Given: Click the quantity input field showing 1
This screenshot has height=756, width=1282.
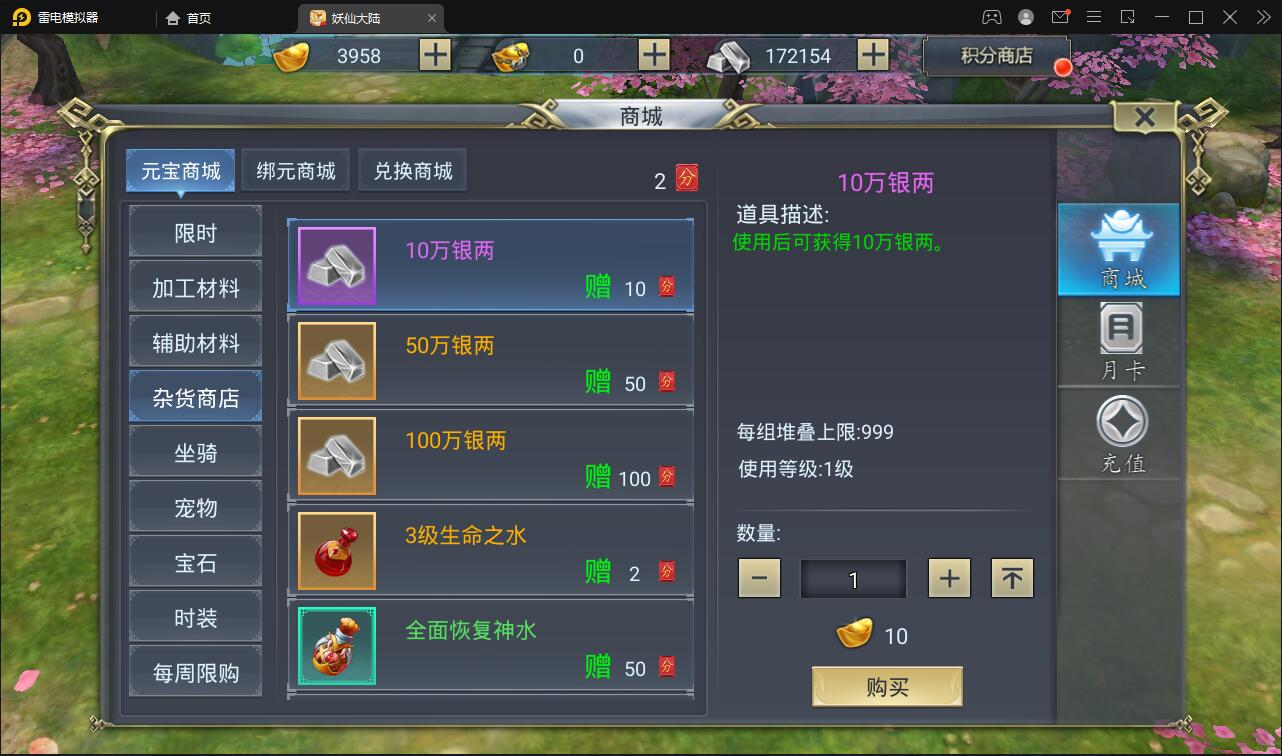Looking at the screenshot, I should [853, 578].
